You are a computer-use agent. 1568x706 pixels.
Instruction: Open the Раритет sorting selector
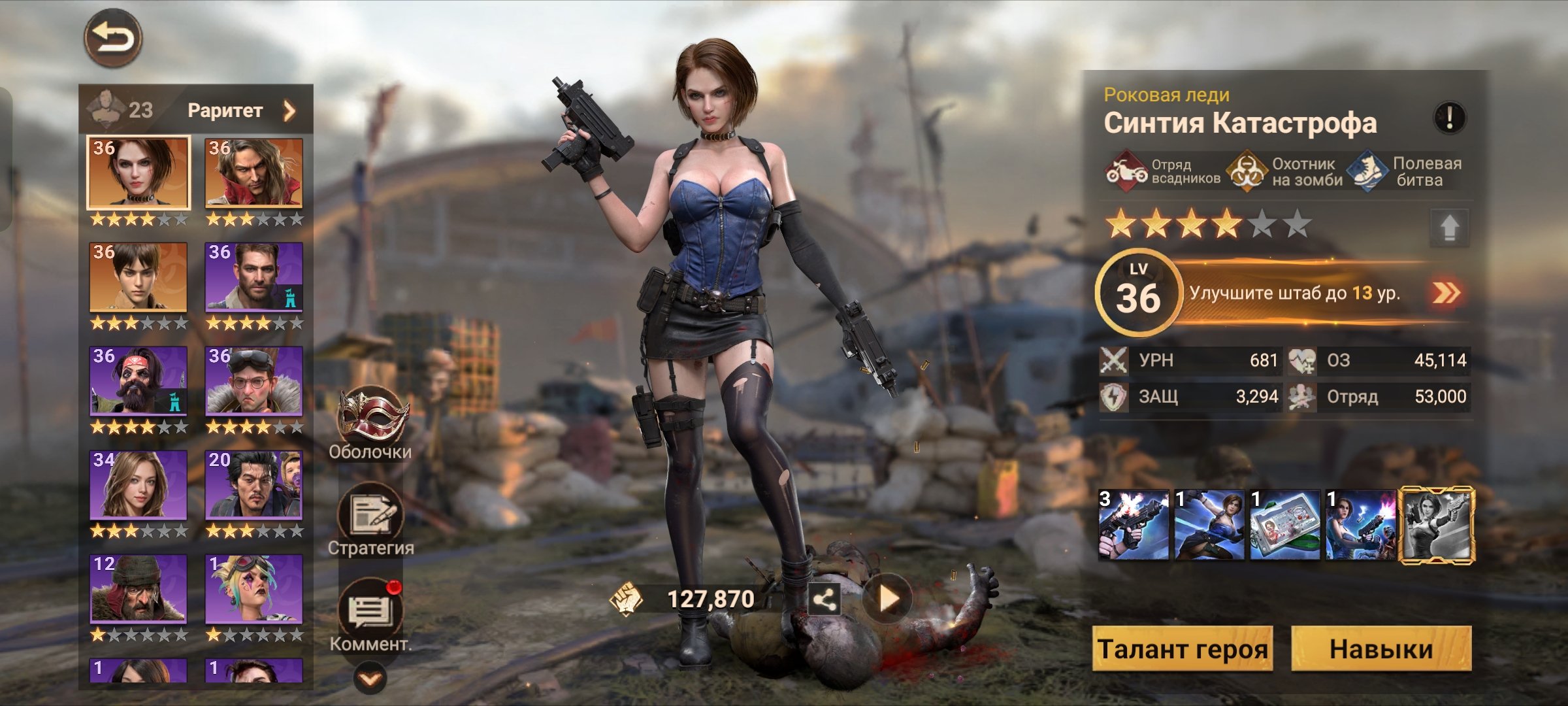pyautogui.click(x=240, y=110)
